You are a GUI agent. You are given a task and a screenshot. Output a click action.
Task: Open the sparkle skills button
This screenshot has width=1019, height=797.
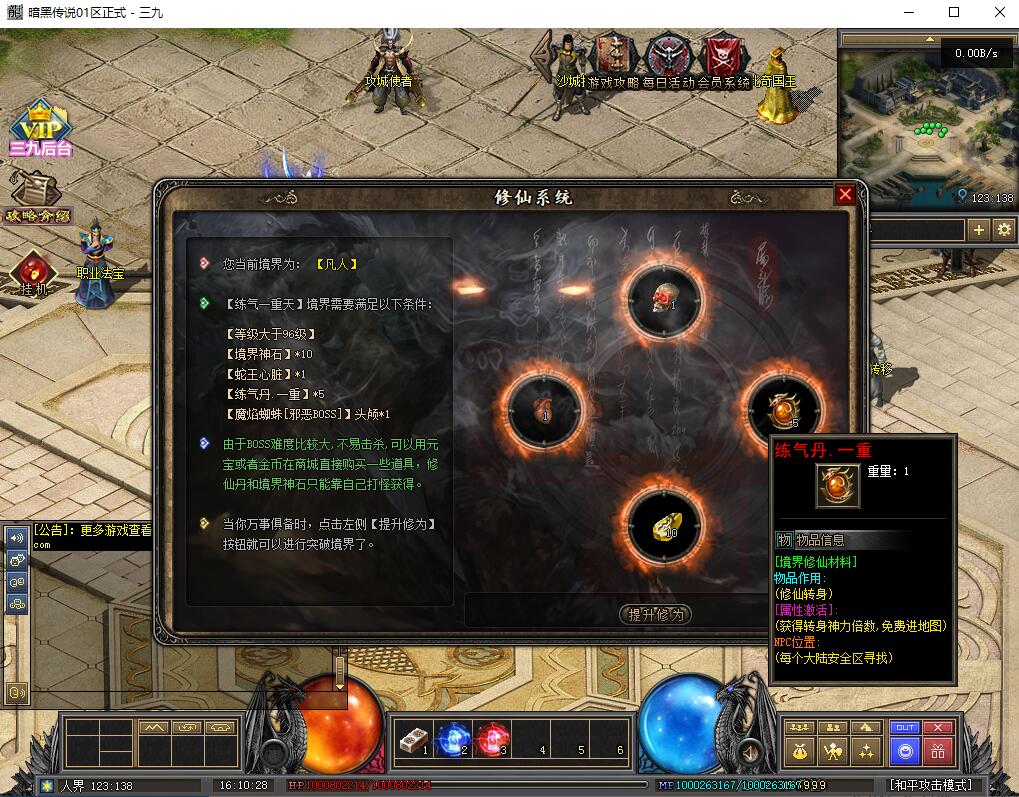click(867, 750)
